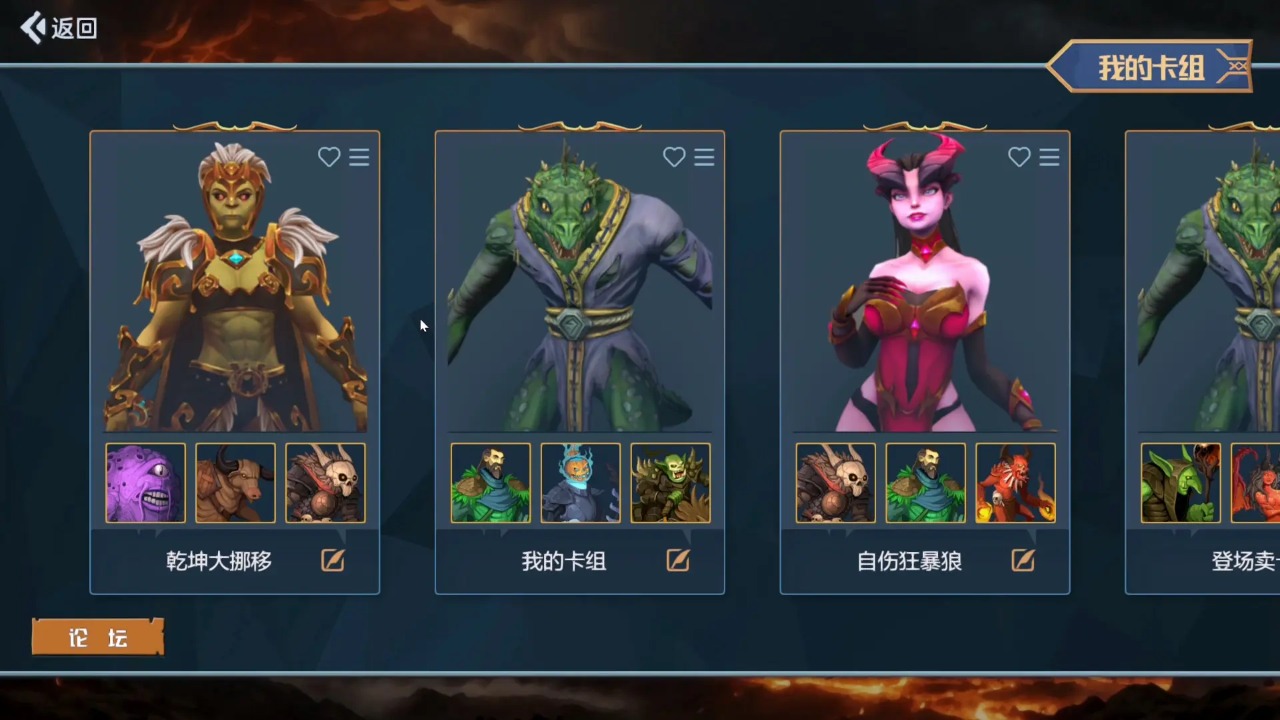Switch to the 我的卡组 tab banner
The image size is (1280, 720).
tap(1150, 66)
